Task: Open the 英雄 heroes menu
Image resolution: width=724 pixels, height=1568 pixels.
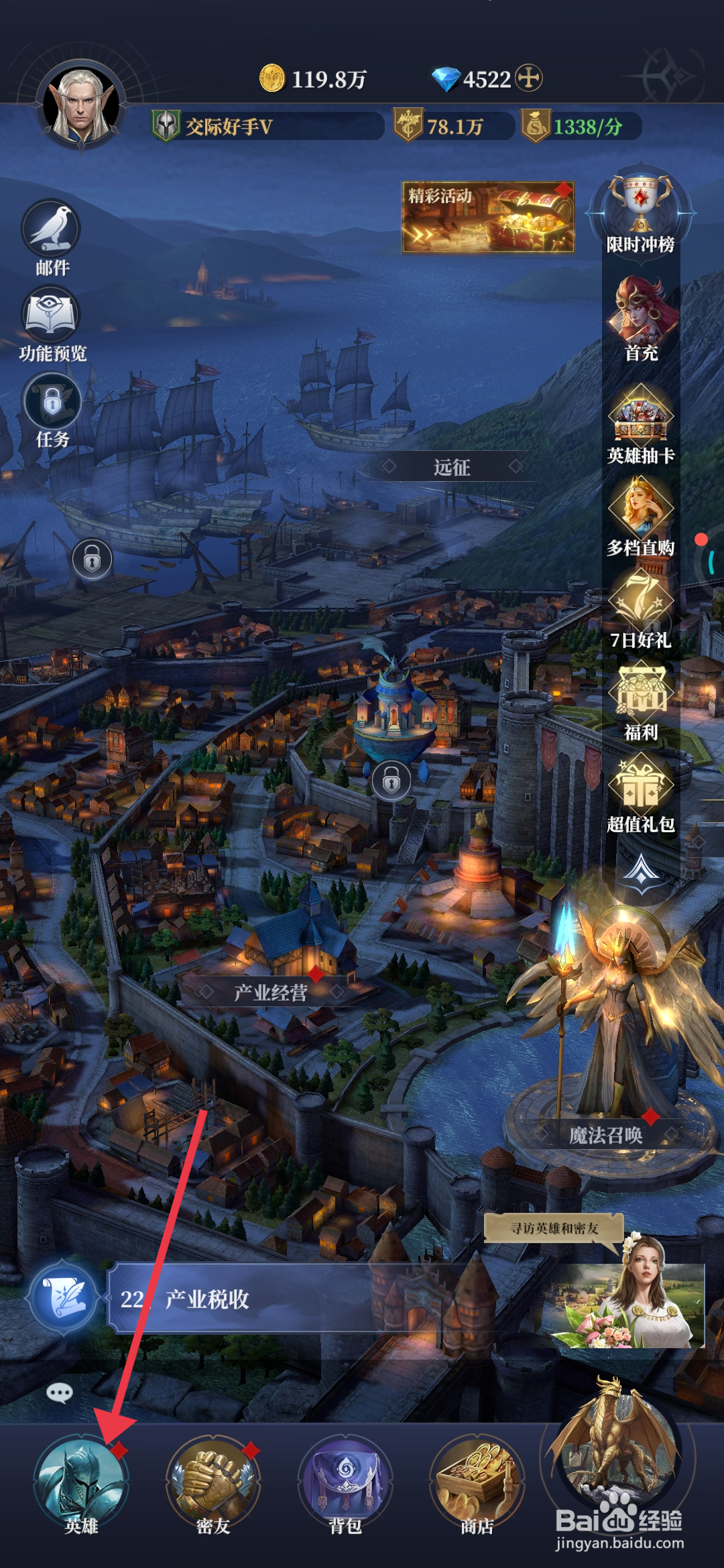Action: click(x=81, y=1482)
